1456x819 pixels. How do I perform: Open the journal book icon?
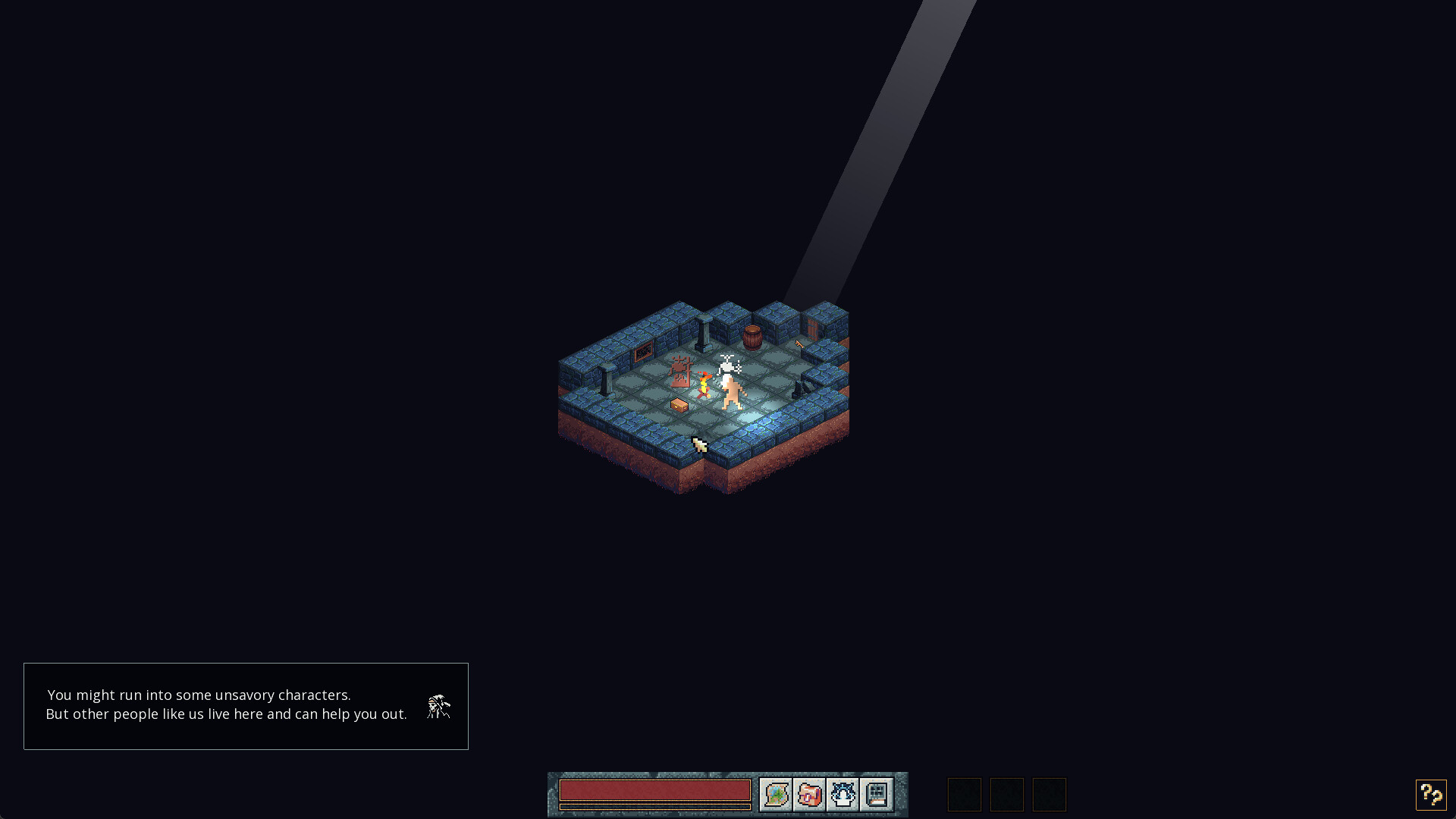click(x=876, y=794)
